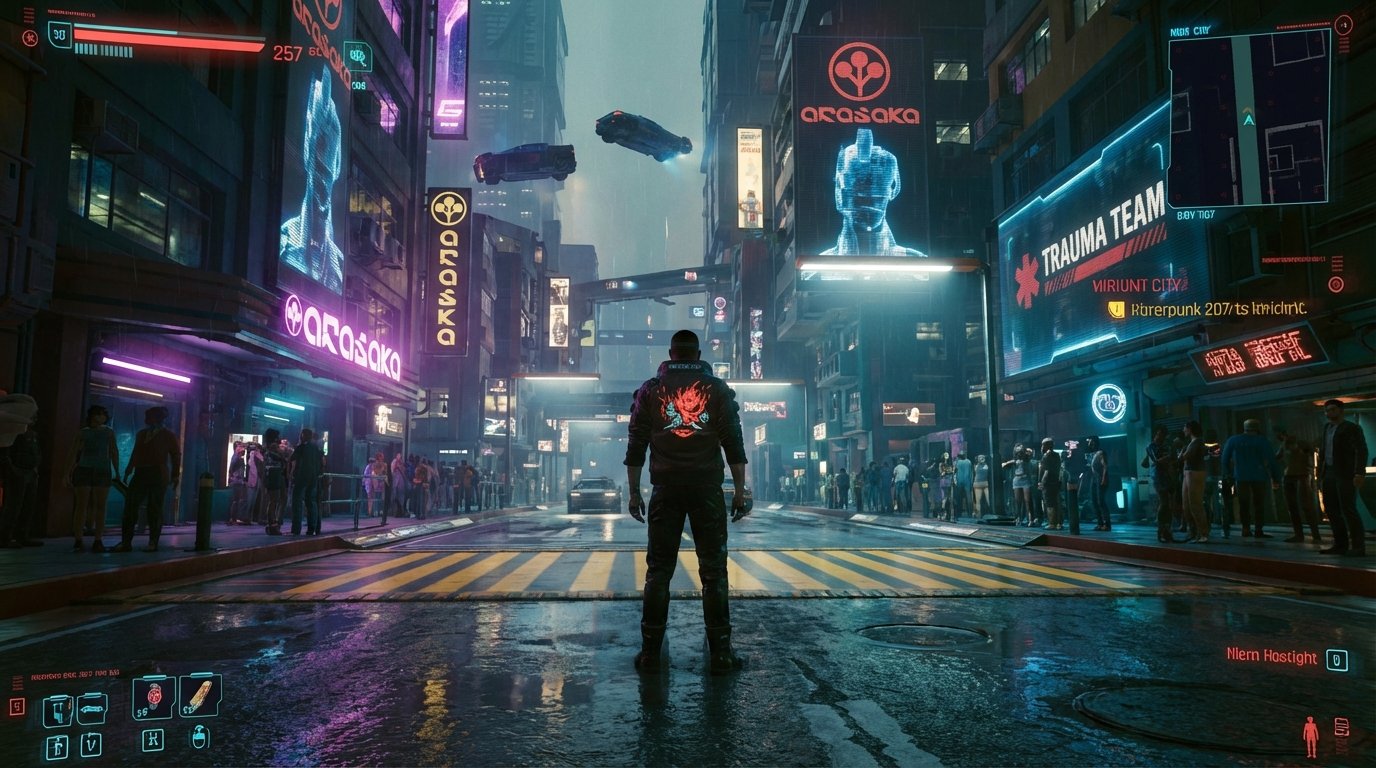
Task: Click the red body status icon bottom right
Action: coord(1311,736)
